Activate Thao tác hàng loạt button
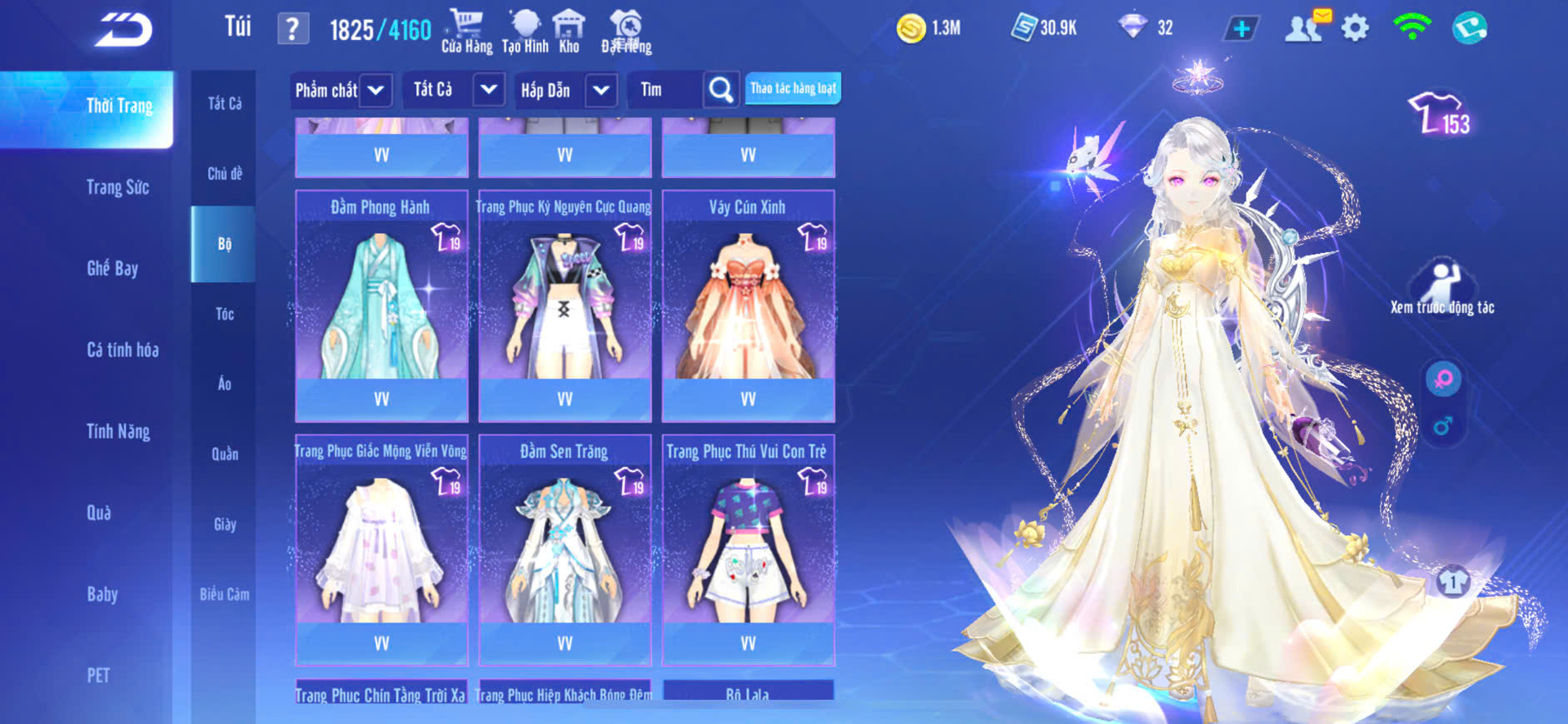This screenshot has width=1568, height=724. (793, 88)
